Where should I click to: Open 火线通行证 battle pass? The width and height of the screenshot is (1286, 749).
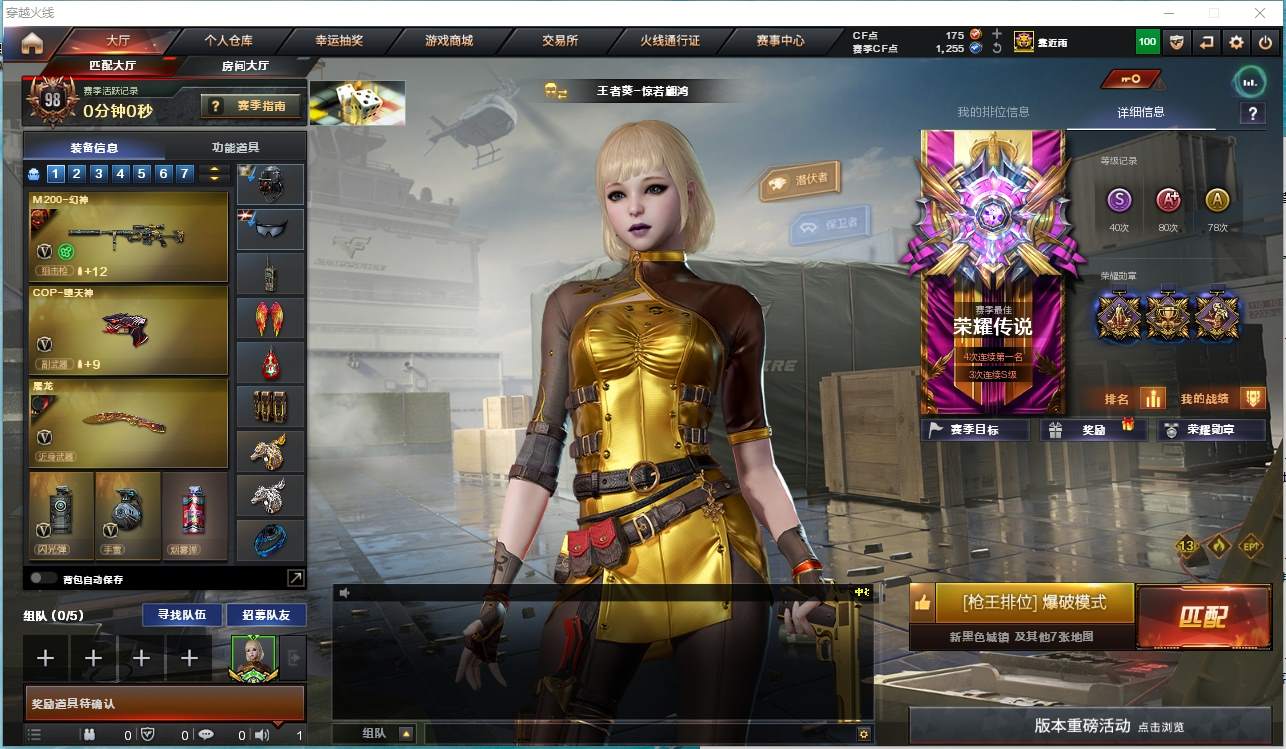point(670,41)
